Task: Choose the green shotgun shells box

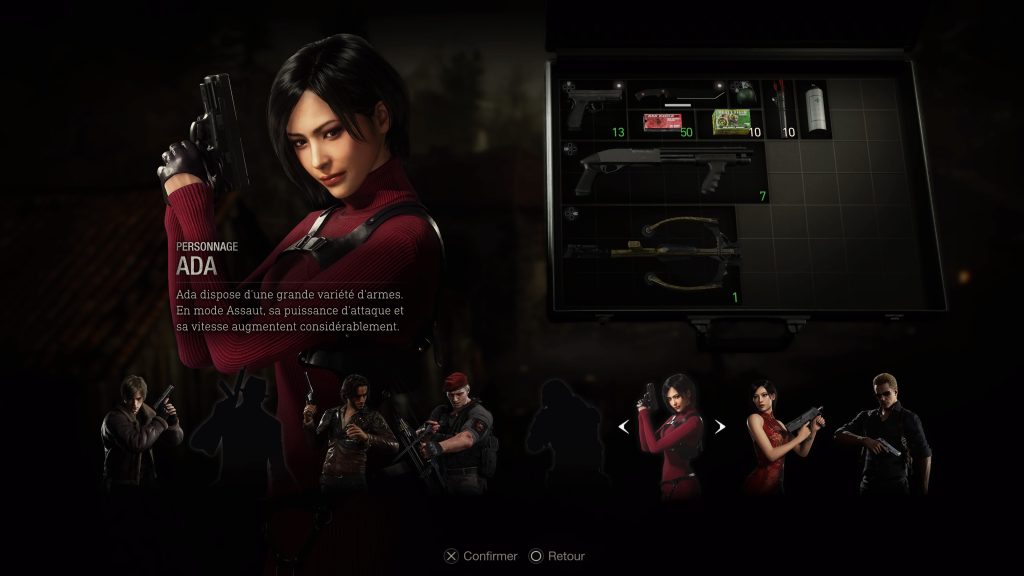Action: [733, 123]
